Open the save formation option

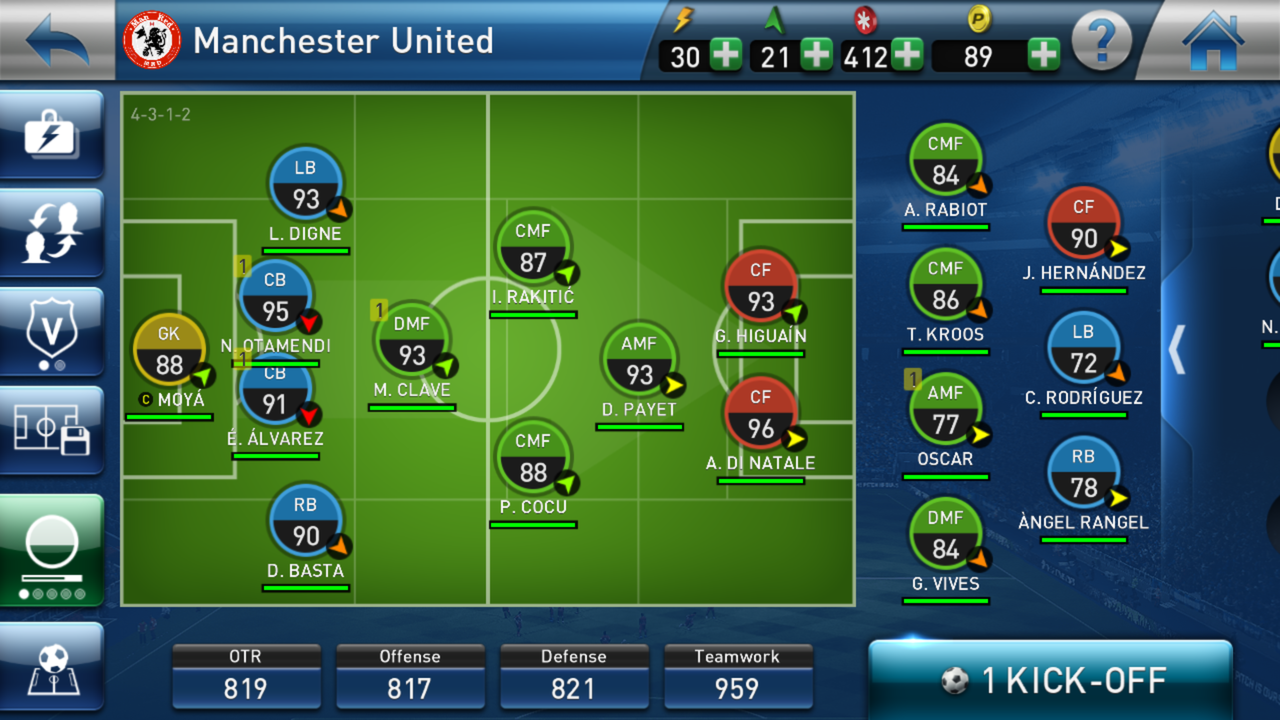[x=52, y=430]
